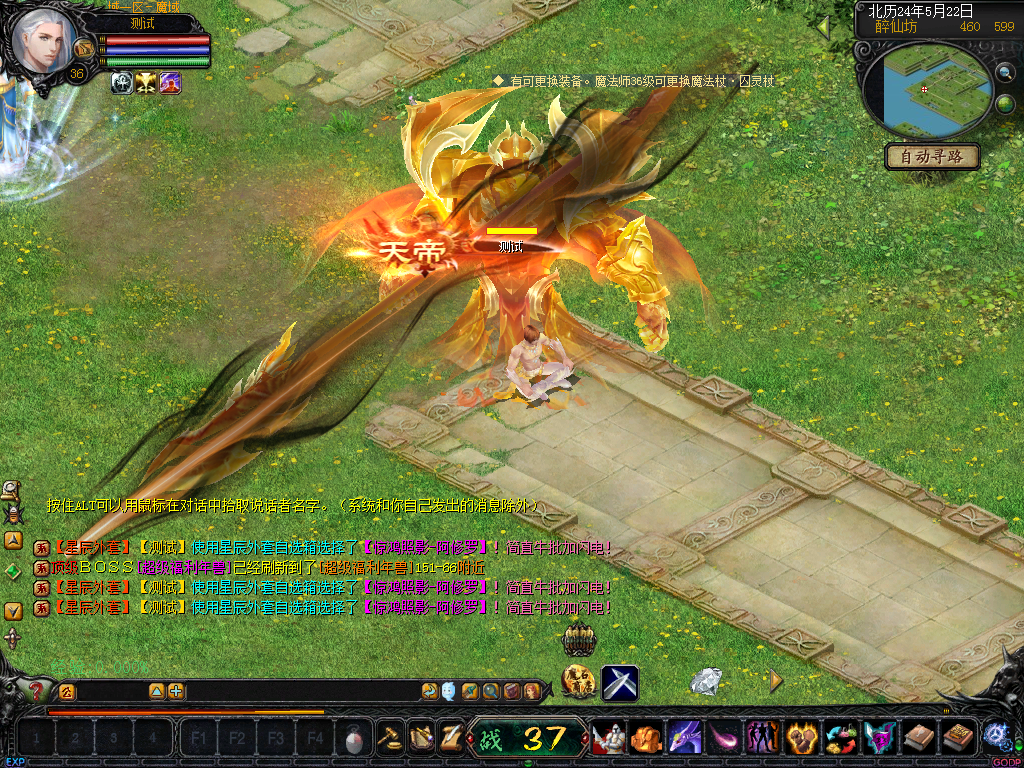Click the purple dragon icon in the menu bar
The width and height of the screenshot is (1024, 768).
click(685, 738)
